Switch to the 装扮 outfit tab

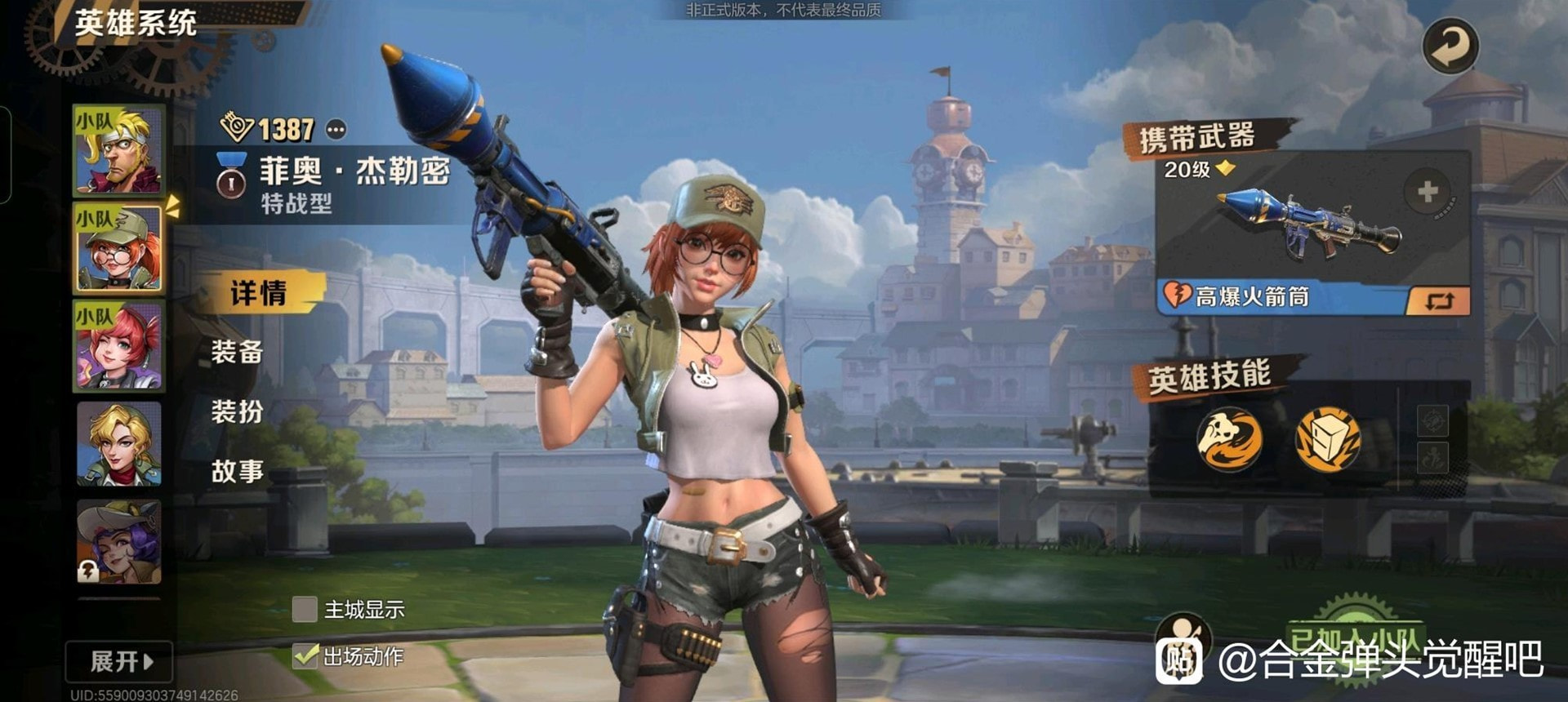(238, 411)
